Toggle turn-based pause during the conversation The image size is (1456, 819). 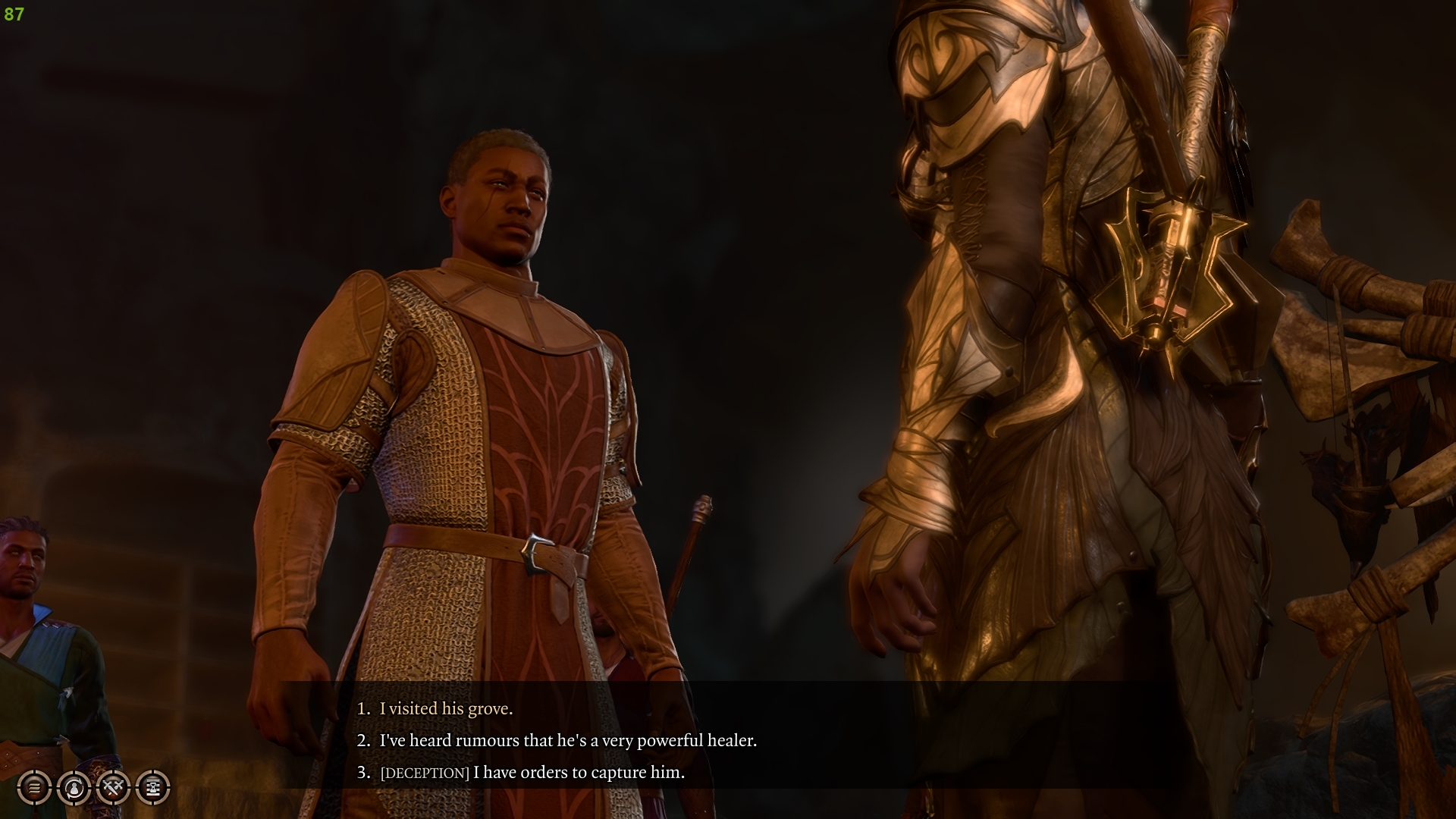(152, 788)
